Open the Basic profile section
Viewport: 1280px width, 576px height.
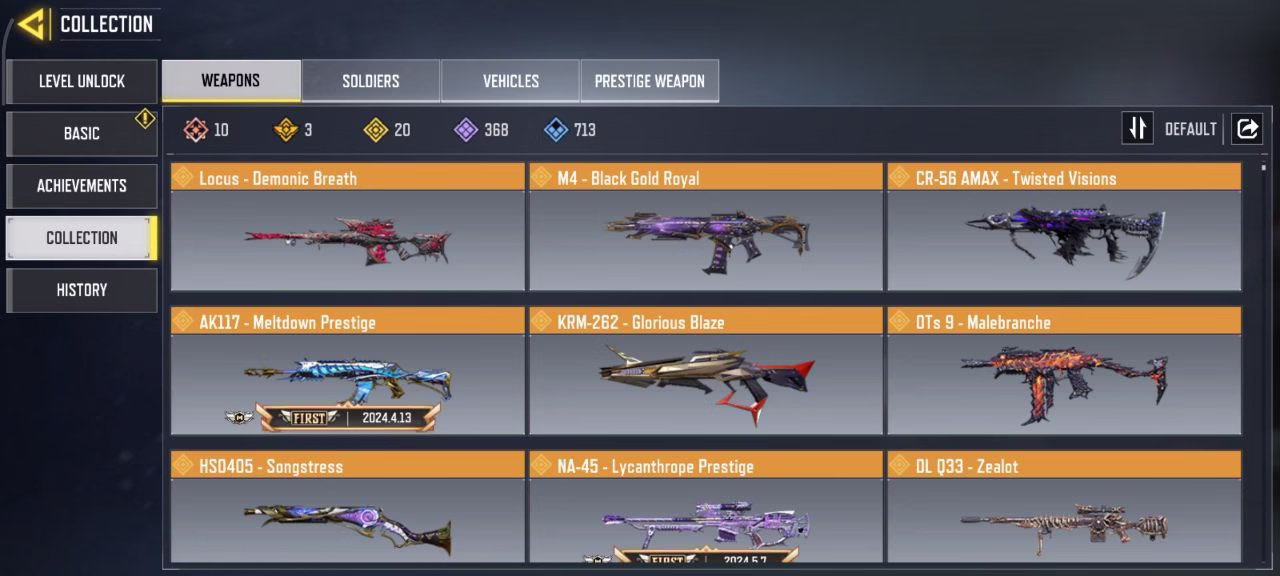pos(82,133)
